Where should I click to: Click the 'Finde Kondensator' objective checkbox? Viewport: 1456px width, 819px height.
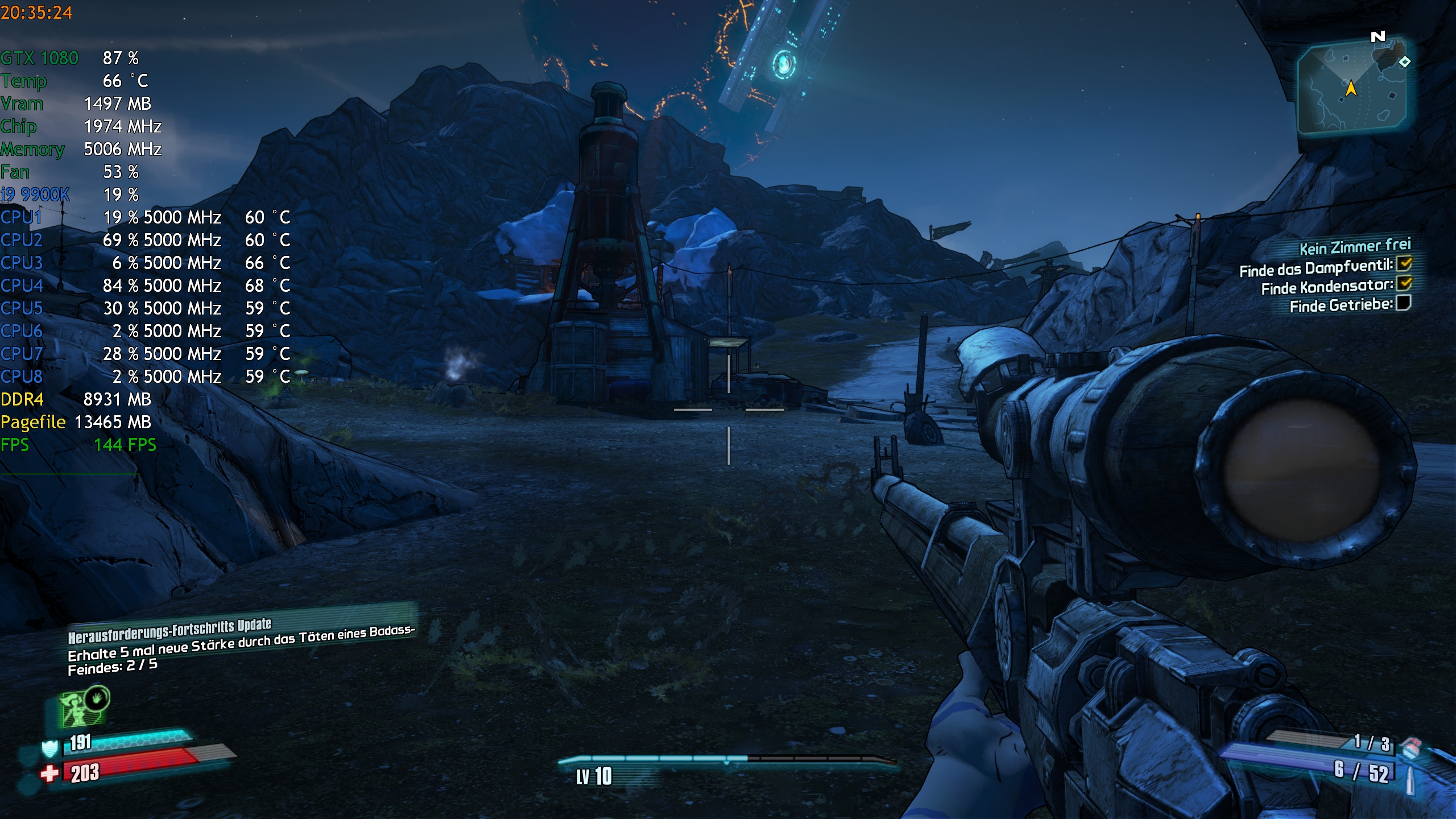pos(1405,283)
